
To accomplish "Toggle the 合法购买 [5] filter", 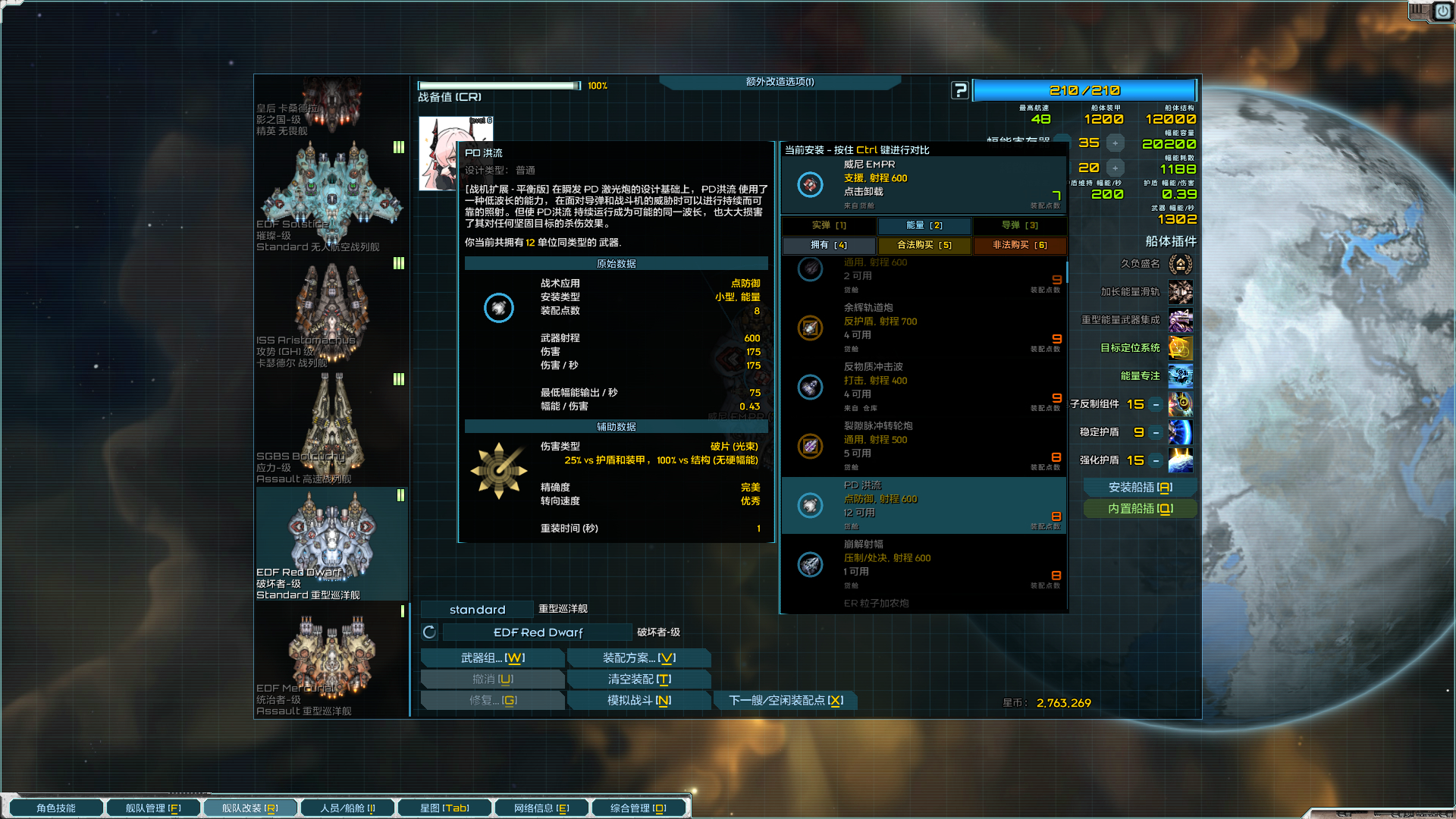I will pos(924,245).
